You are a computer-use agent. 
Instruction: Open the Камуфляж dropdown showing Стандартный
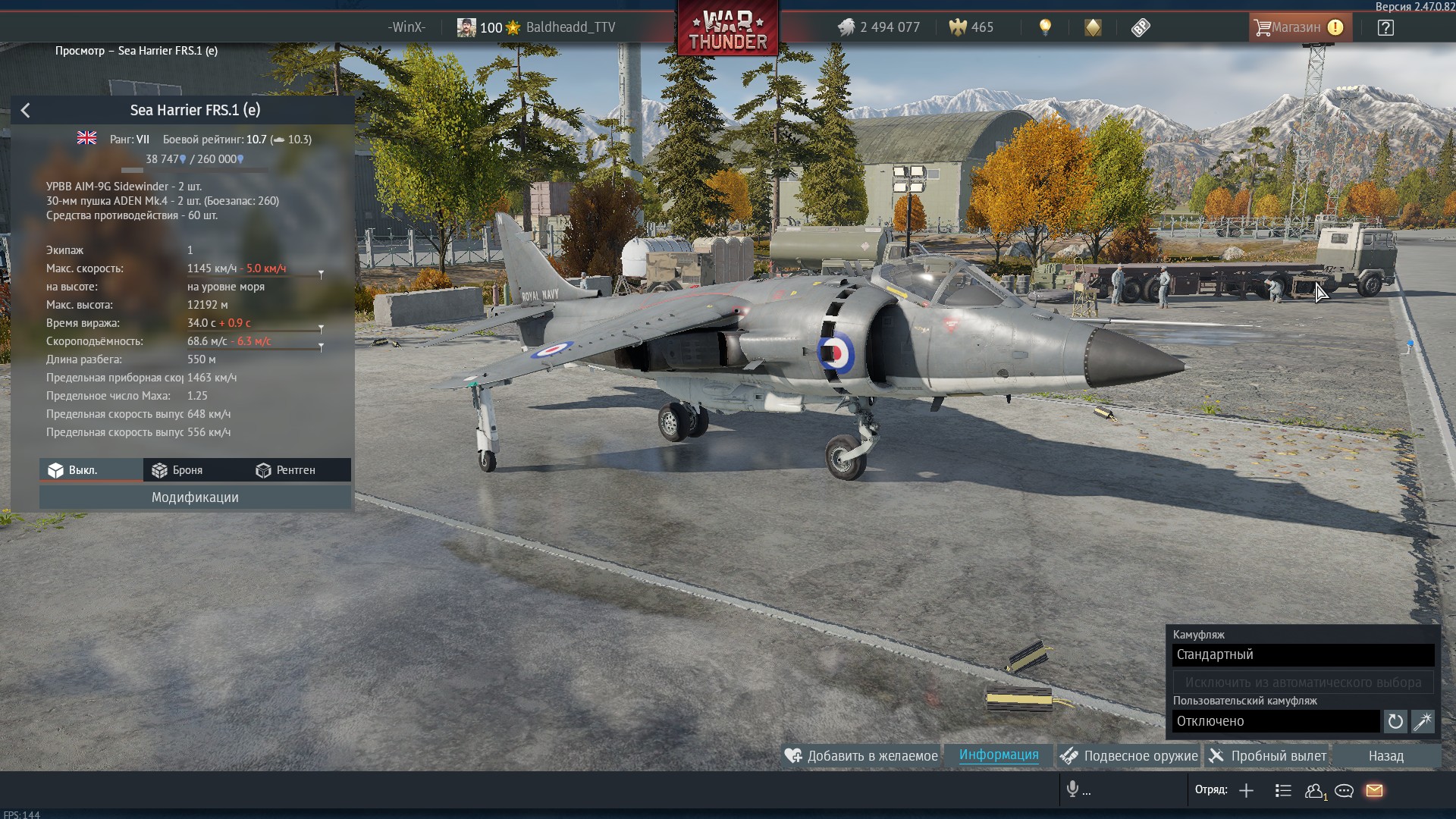point(1303,654)
